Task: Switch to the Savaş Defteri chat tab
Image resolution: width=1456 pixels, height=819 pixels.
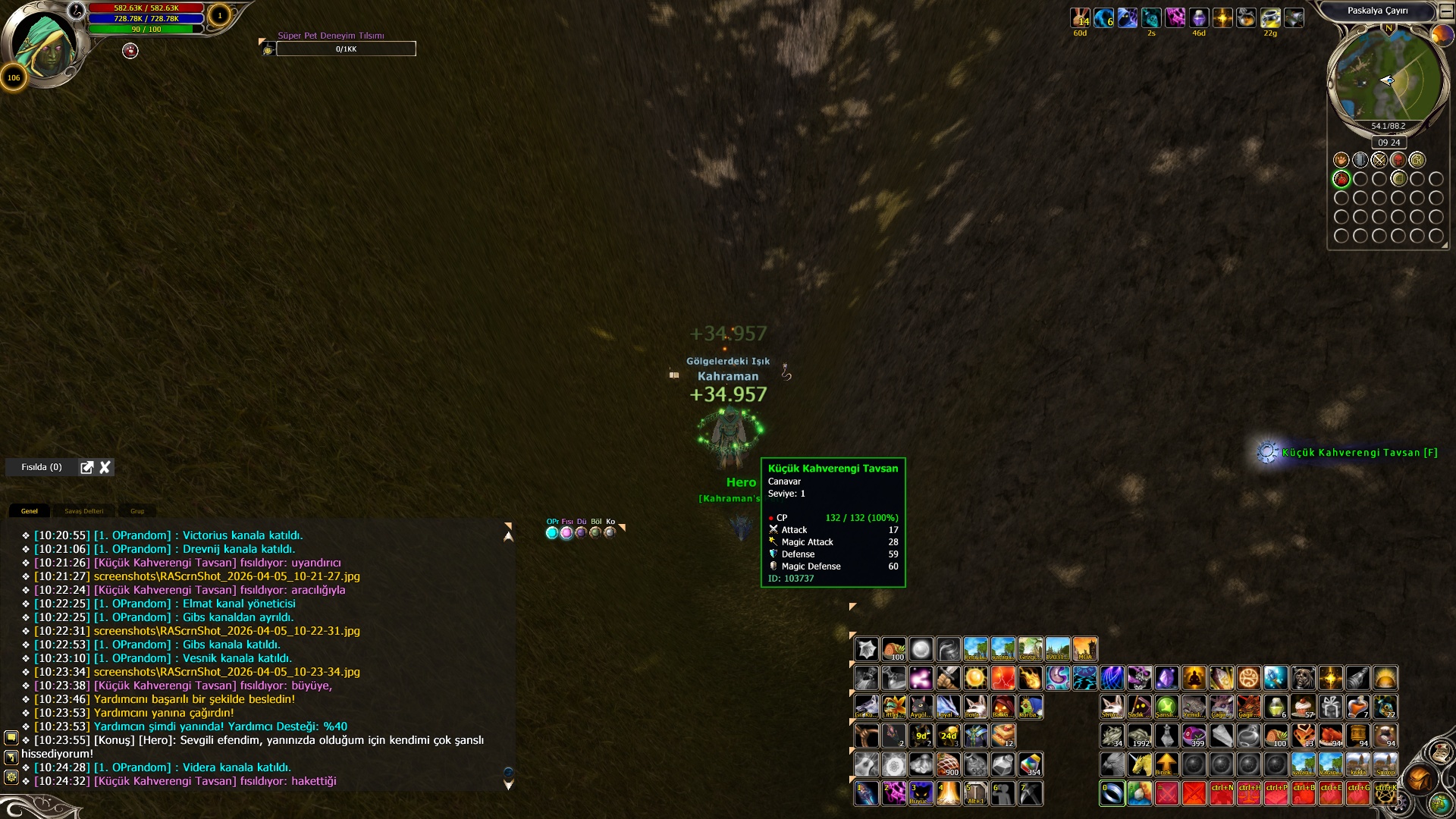Action: coord(83,511)
